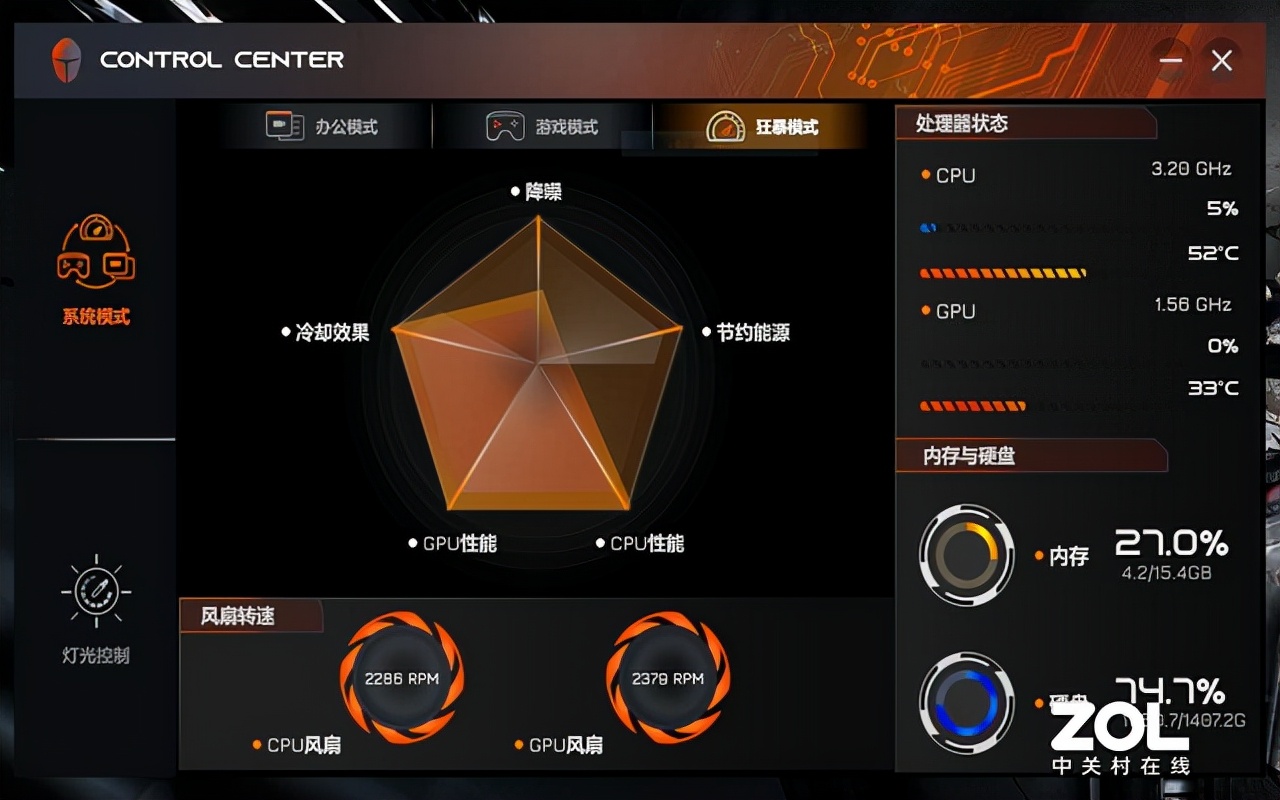Click the orange 内存 memory ring gauge
Screen dimensions: 1280x800
[x=966, y=552]
